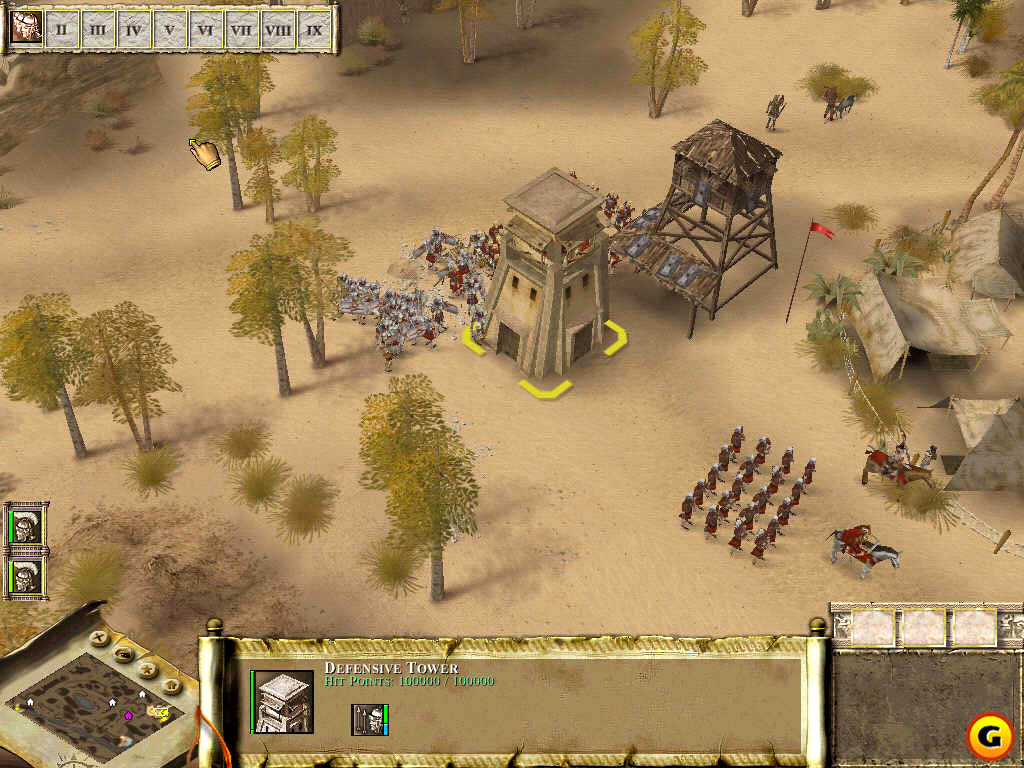Choose control group VIII

coord(277,30)
